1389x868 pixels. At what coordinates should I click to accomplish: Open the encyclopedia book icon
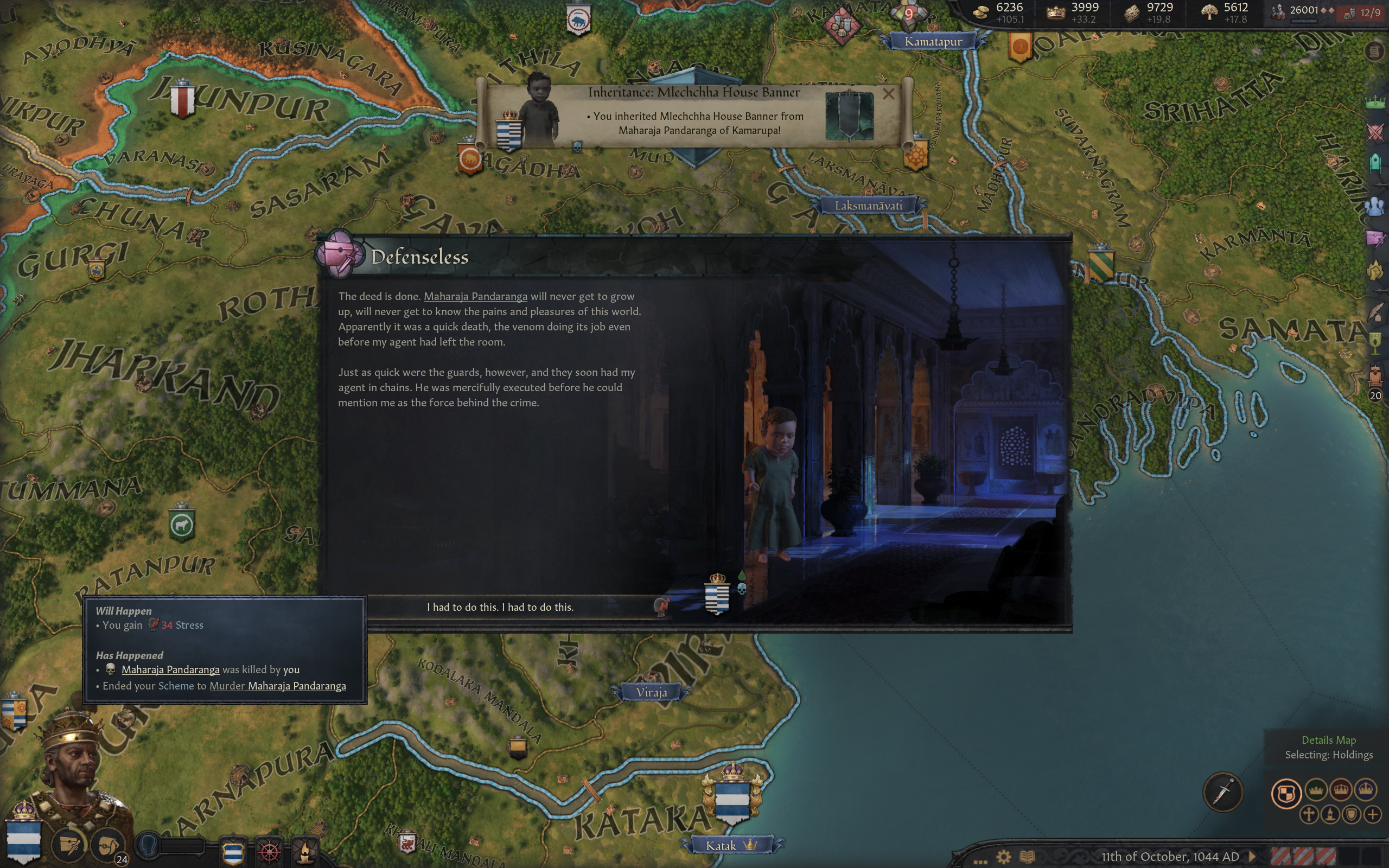coord(1028,857)
